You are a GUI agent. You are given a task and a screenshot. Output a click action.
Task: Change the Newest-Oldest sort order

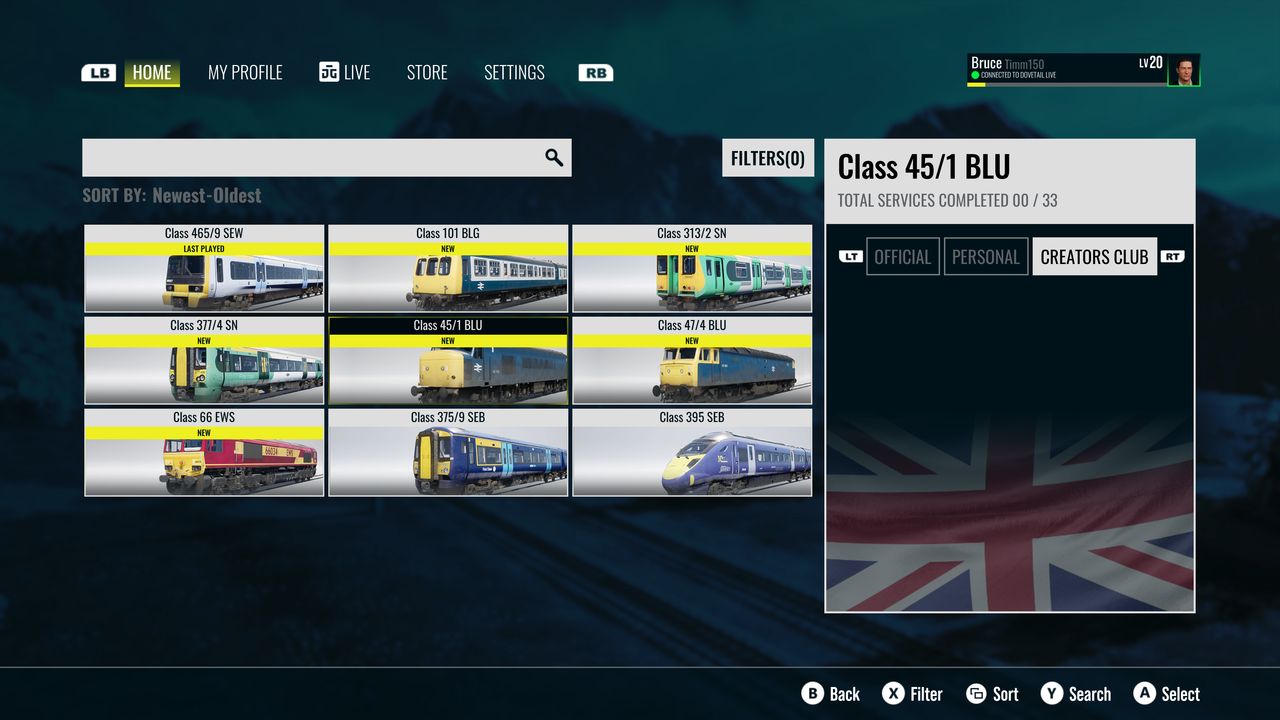(206, 195)
